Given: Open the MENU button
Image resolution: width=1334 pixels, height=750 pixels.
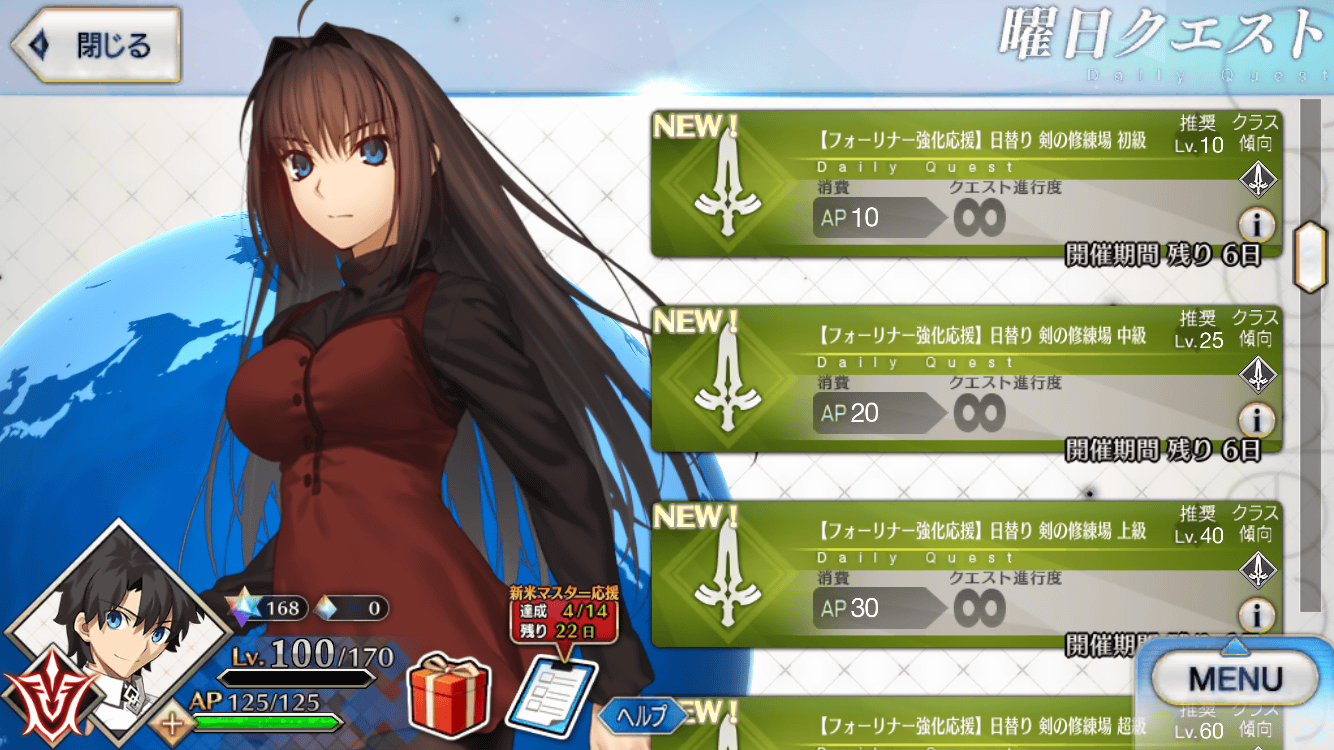Looking at the screenshot, I should 1236,680.
